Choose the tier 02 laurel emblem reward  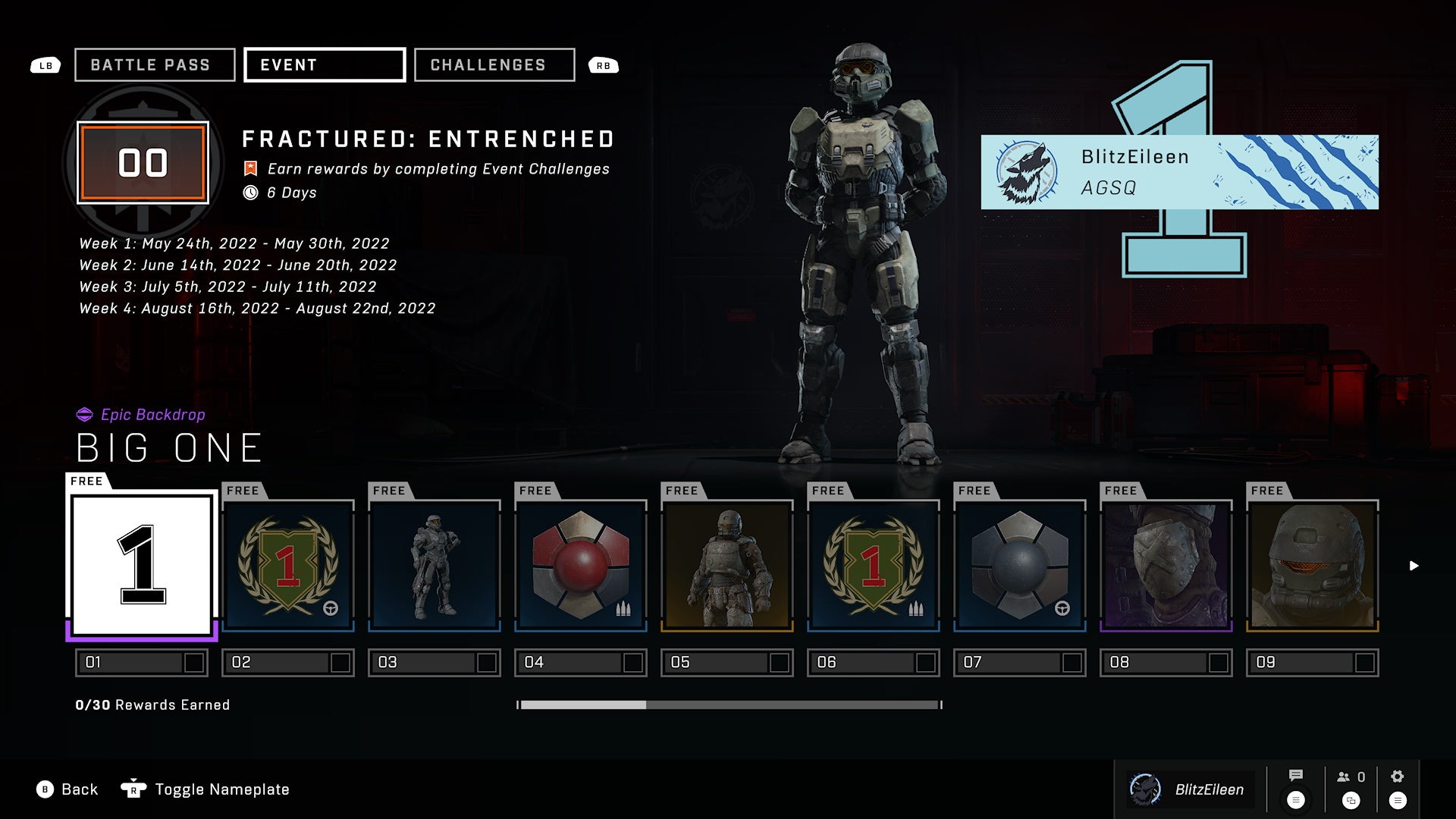[x=288, y=566]
